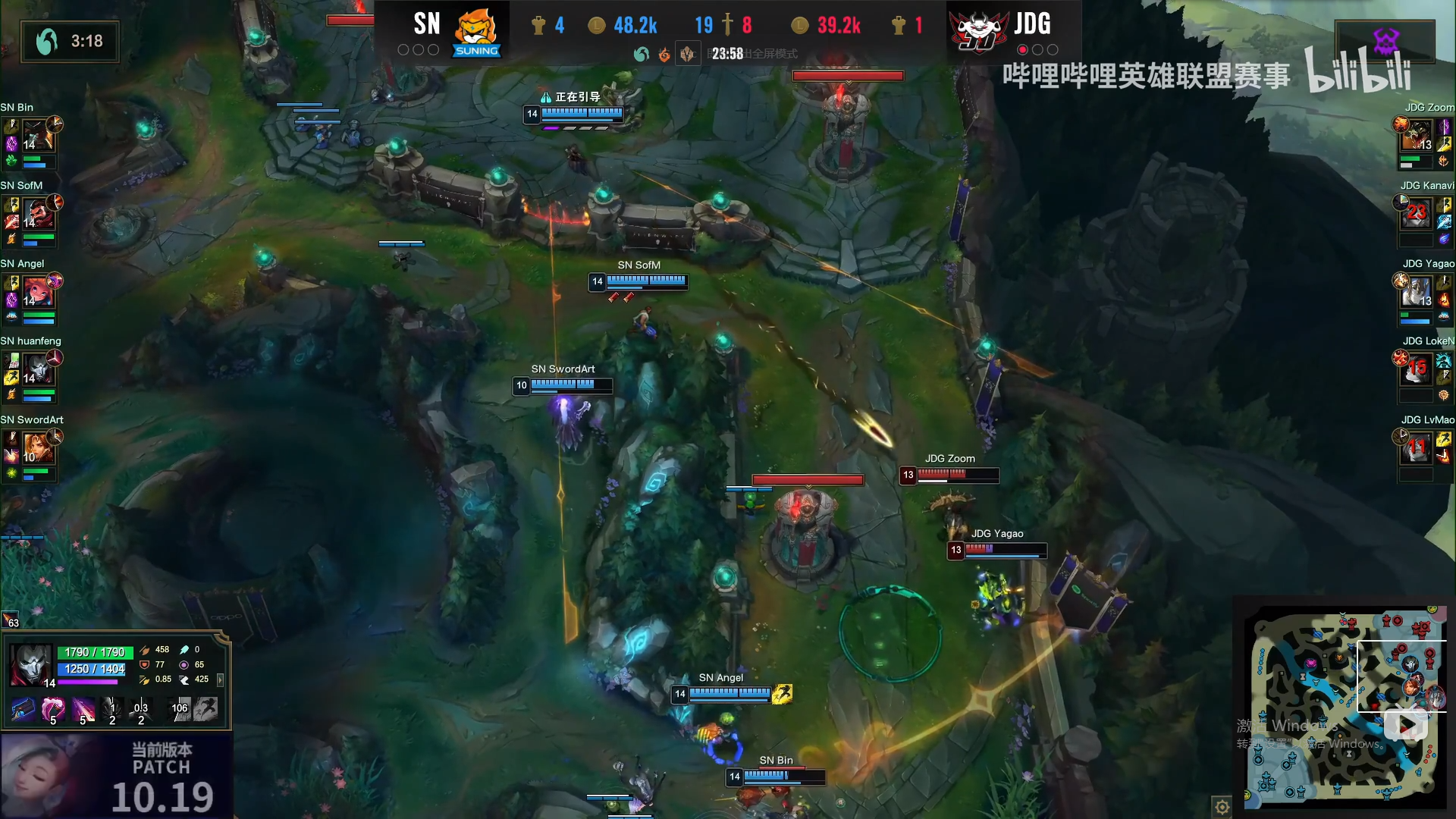Select JDG Zoom's champion portrait
The image size is (1456, 819).
[x=1416, y=134]
